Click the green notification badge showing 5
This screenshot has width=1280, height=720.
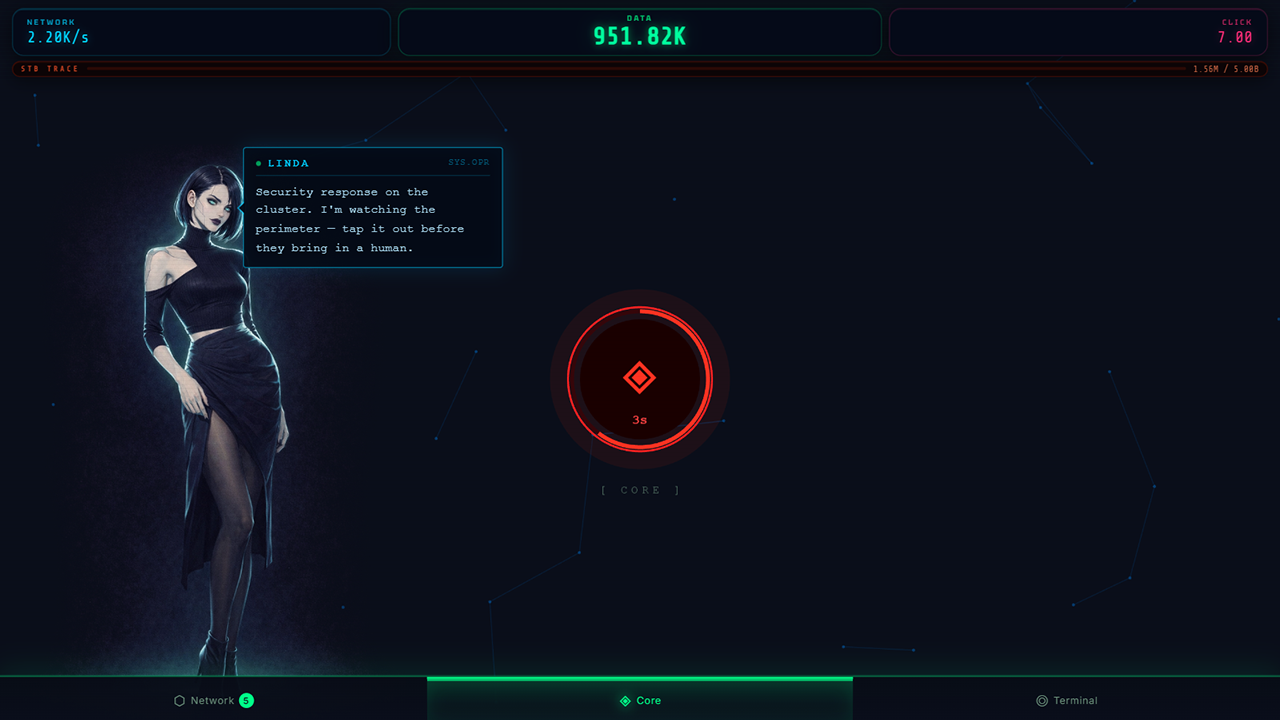(247, 700)
